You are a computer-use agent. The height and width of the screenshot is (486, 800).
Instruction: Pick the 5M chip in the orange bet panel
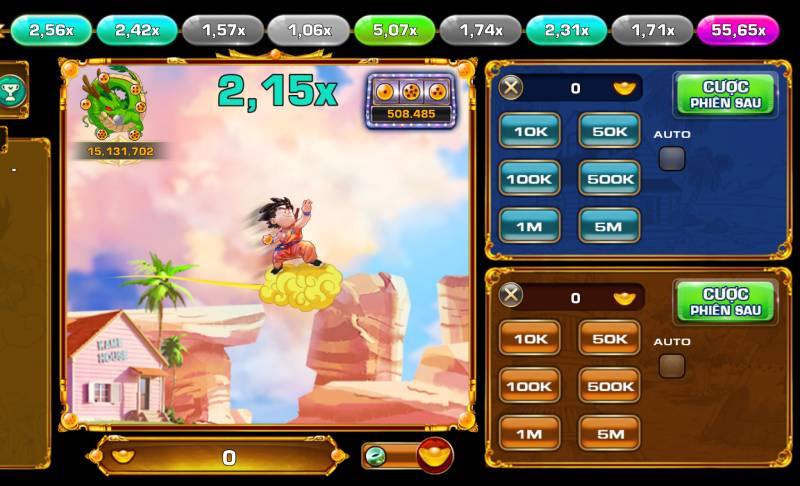pyautogui.click(x=609, y=433)
